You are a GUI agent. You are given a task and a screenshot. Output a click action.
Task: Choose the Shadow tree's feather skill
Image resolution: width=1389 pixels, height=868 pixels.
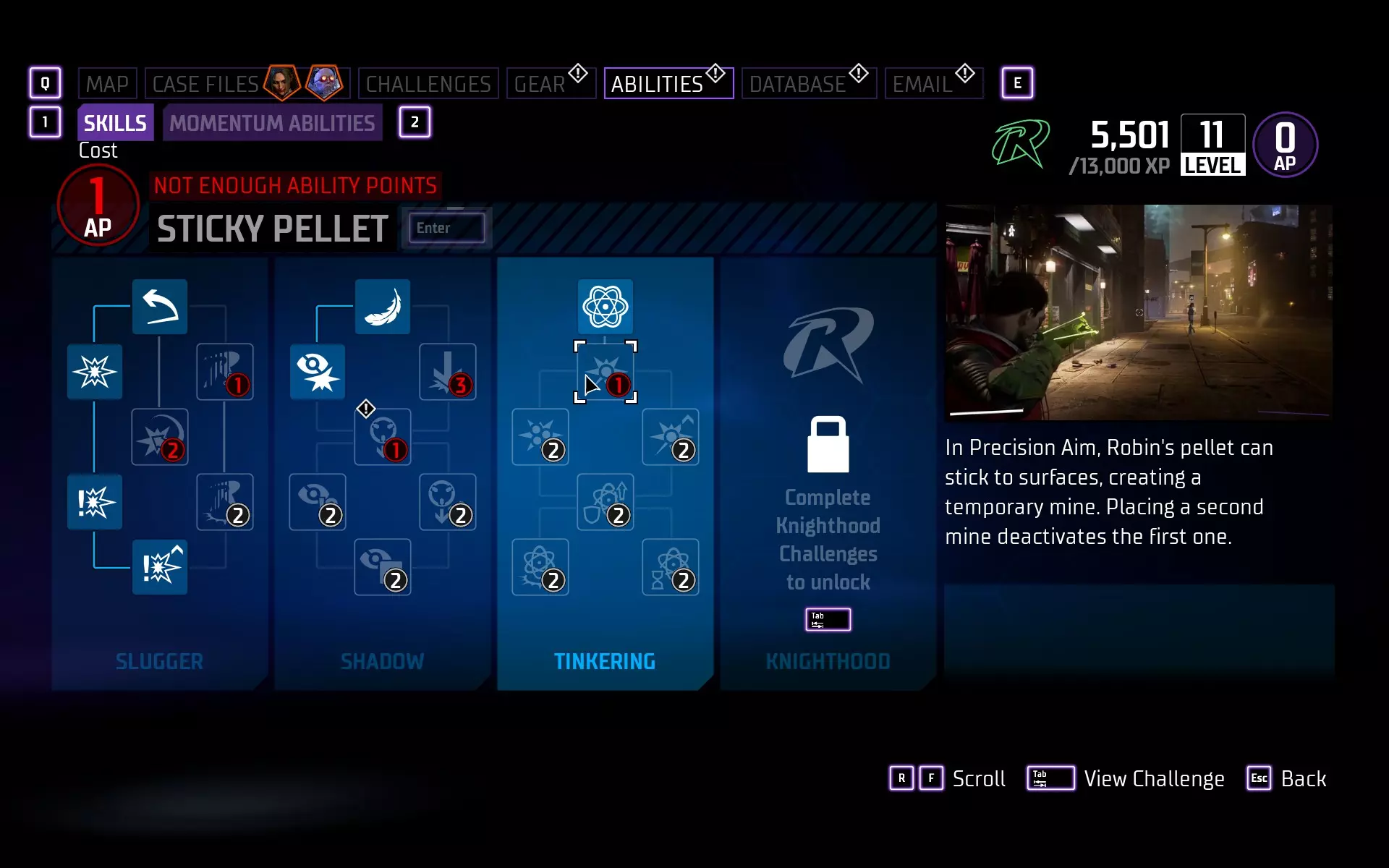pyautogui.click(x=383, y=307)
